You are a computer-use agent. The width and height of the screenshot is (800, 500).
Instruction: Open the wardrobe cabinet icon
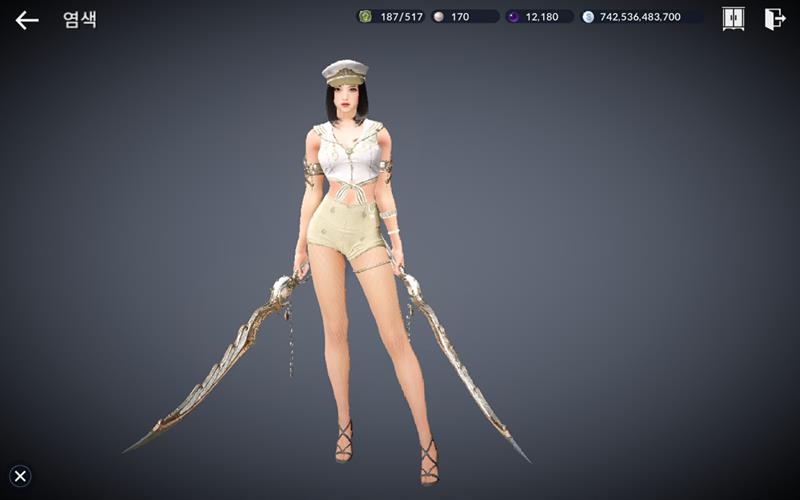[733, 18]
